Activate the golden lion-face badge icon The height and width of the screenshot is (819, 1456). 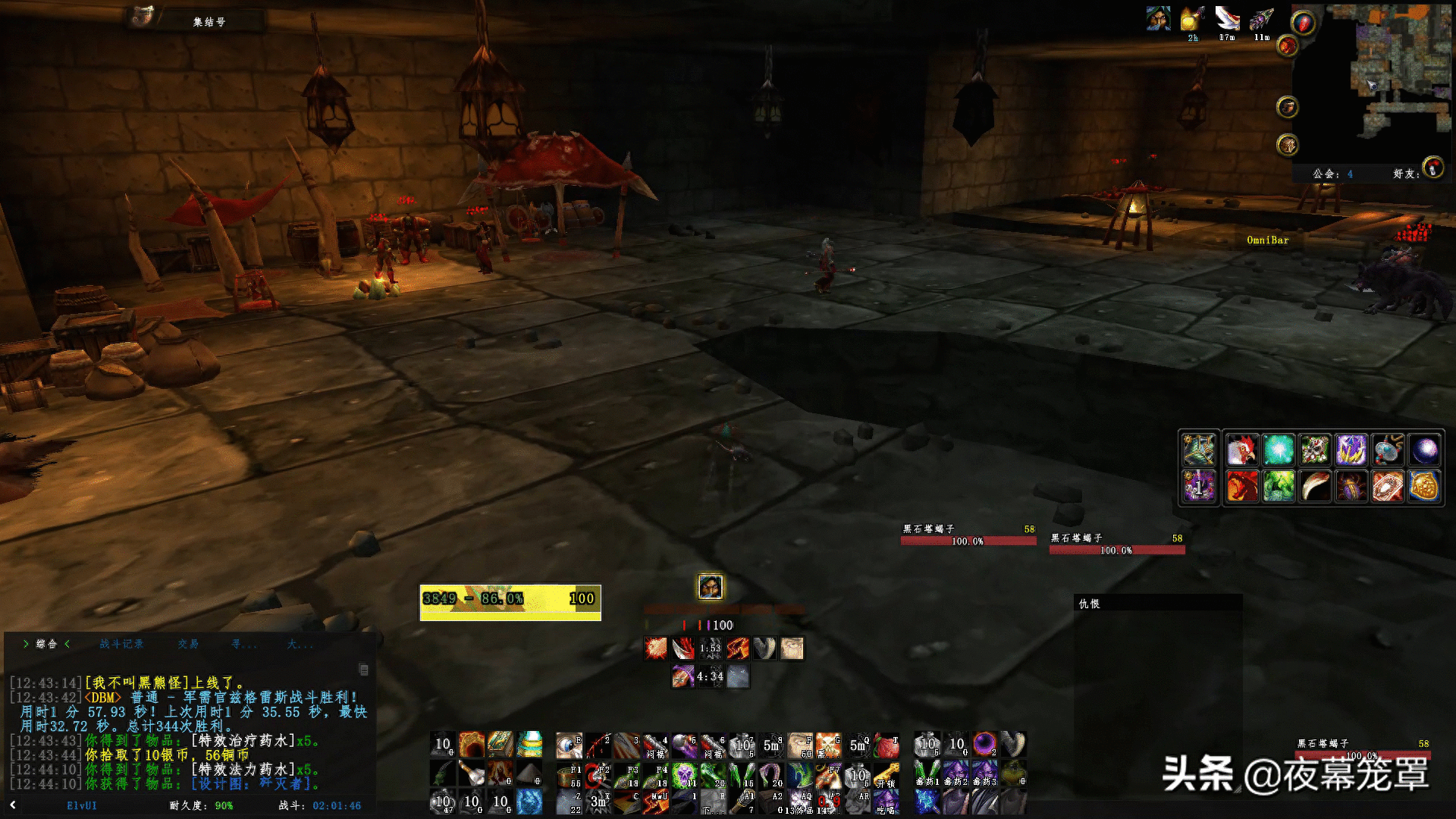click(x=1424, y=487)
